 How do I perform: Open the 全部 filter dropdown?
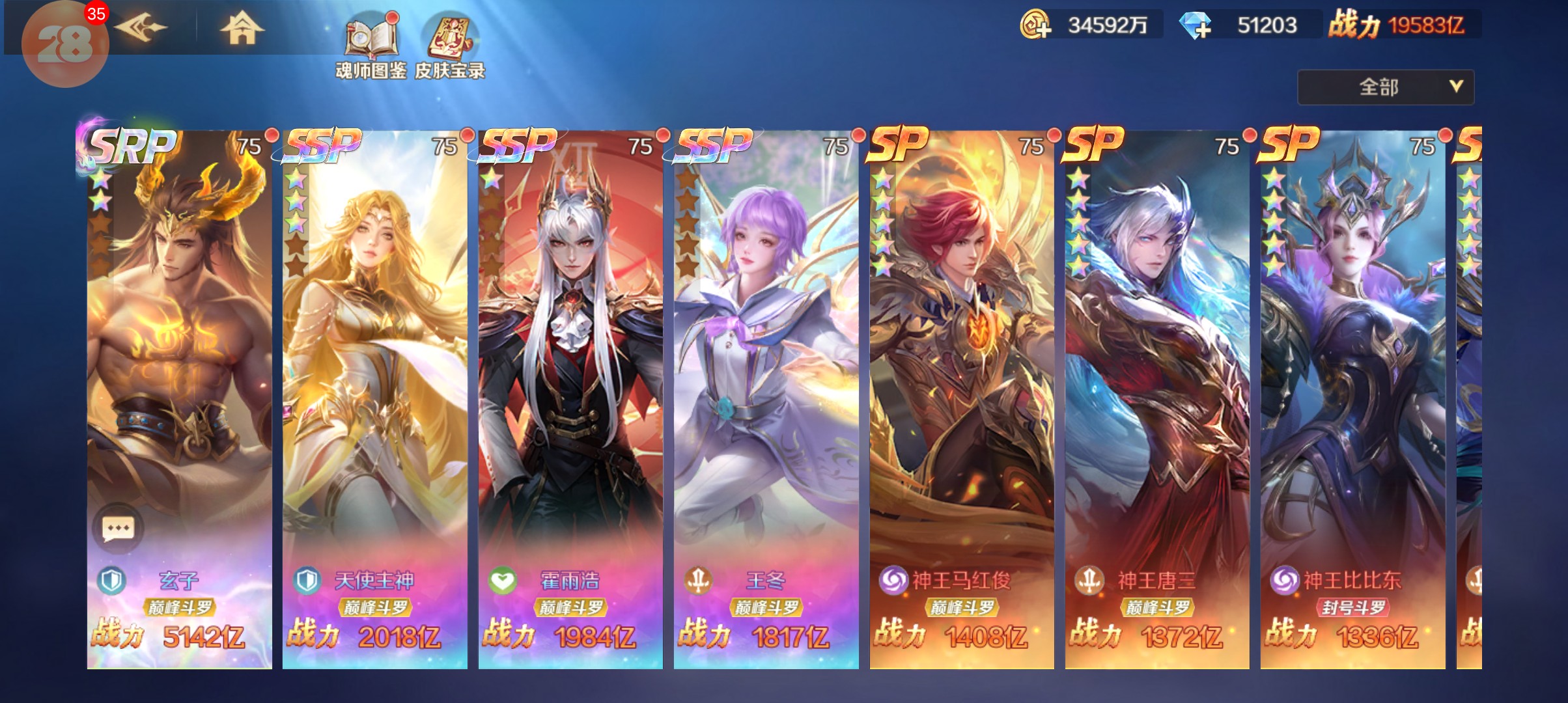coord(1385,87)
